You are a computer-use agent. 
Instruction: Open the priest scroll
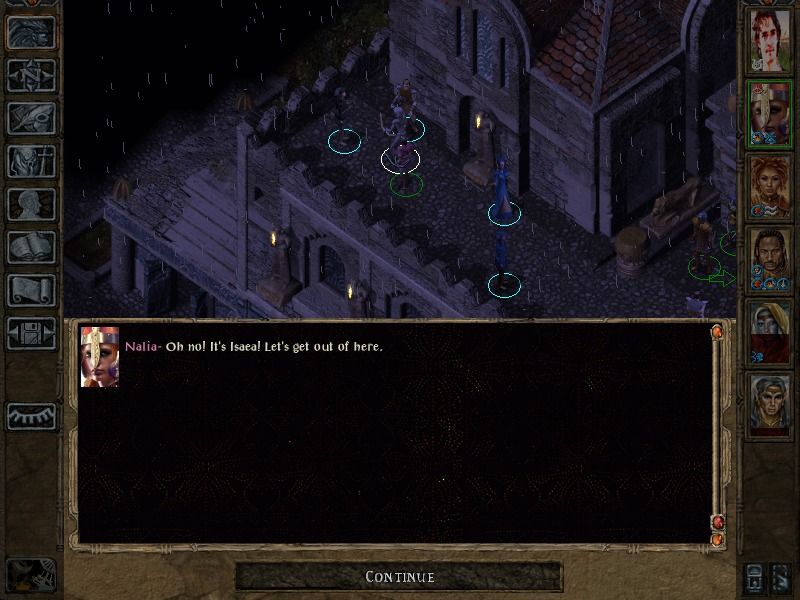click(x=31, y=290)
